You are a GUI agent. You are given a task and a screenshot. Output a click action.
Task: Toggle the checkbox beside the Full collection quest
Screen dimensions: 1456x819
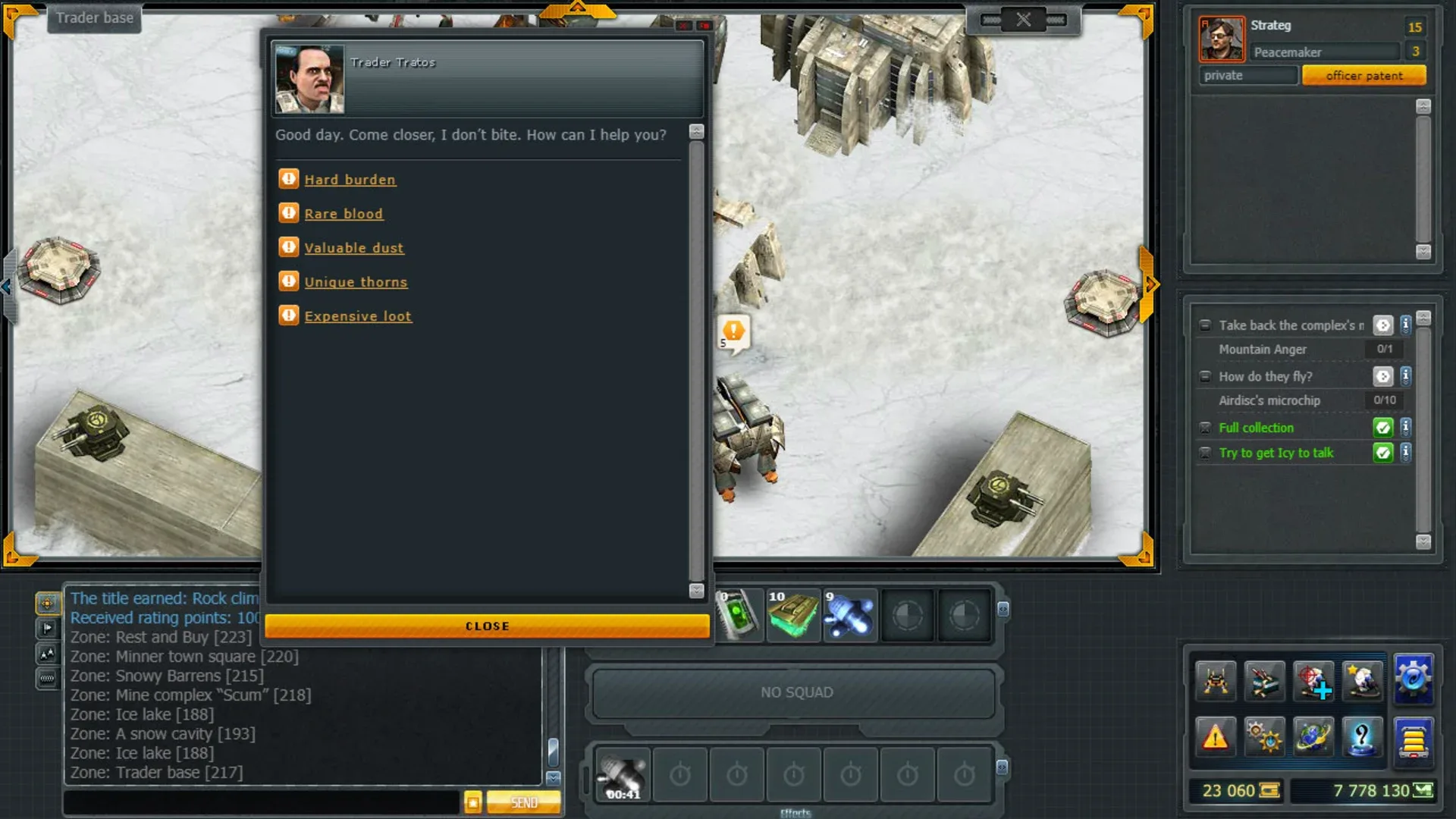pyautogui.click(x=1205, y=428)
